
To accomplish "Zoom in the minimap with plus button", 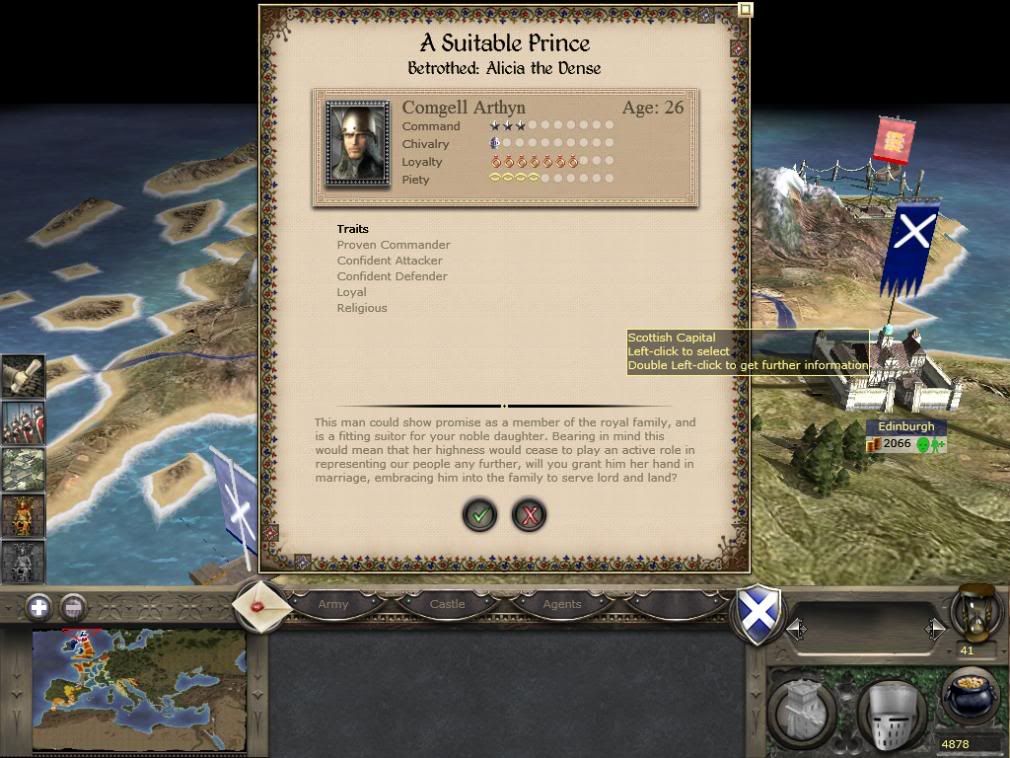I will point(38,606).
